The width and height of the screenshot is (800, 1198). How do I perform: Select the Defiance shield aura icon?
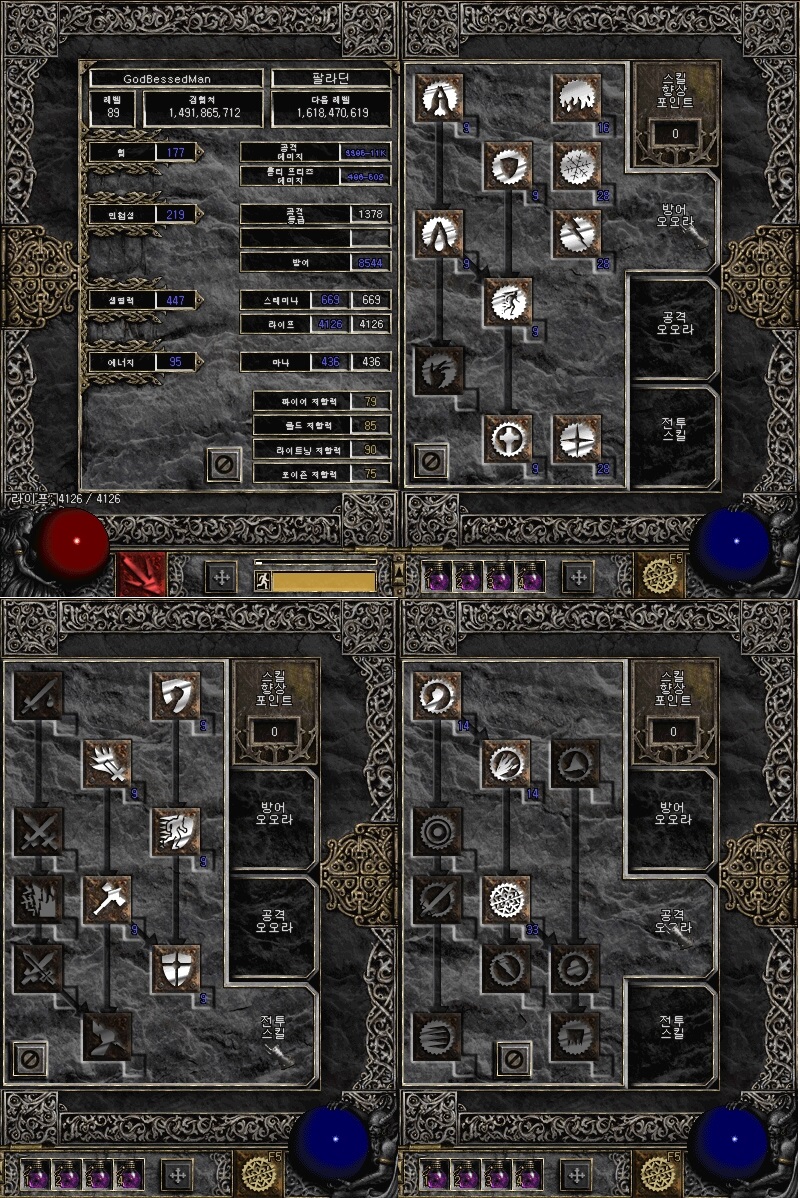(508, 166)
